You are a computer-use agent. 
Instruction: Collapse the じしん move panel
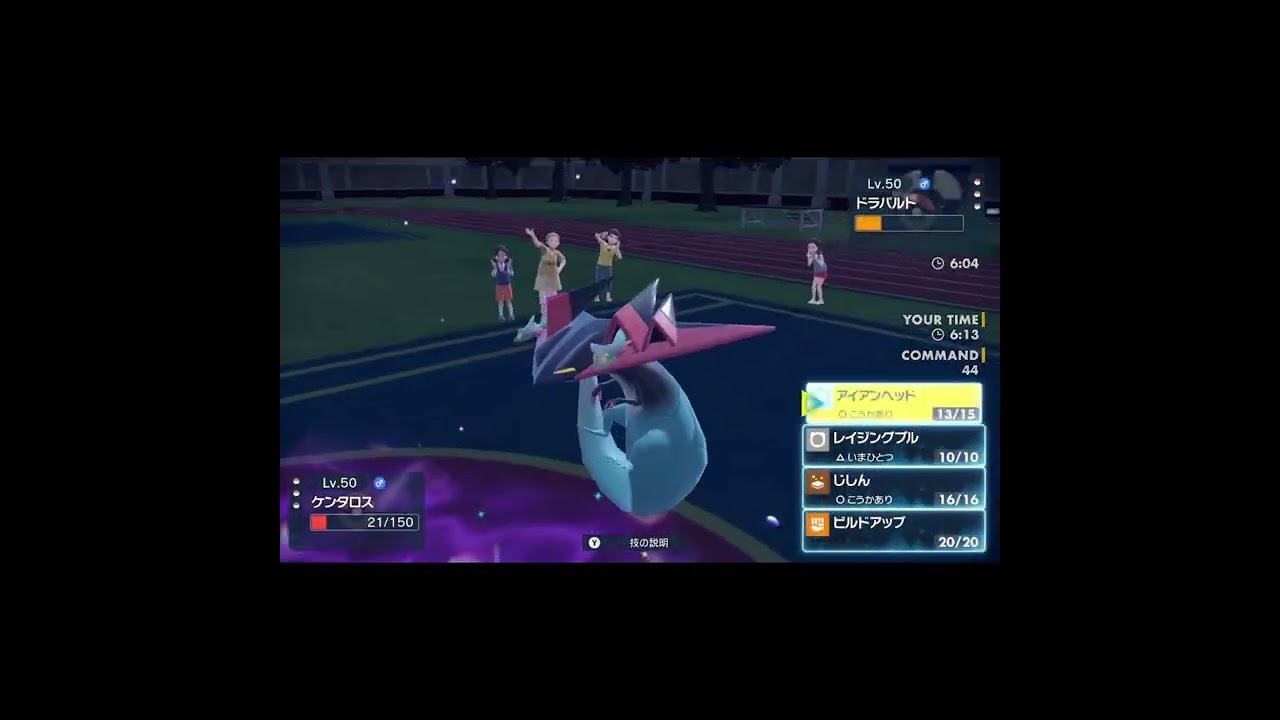pos(895,487)
